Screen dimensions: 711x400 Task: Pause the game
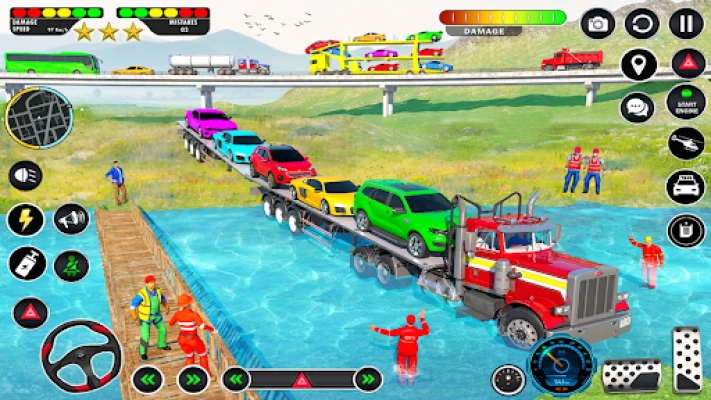pos(686,23)
